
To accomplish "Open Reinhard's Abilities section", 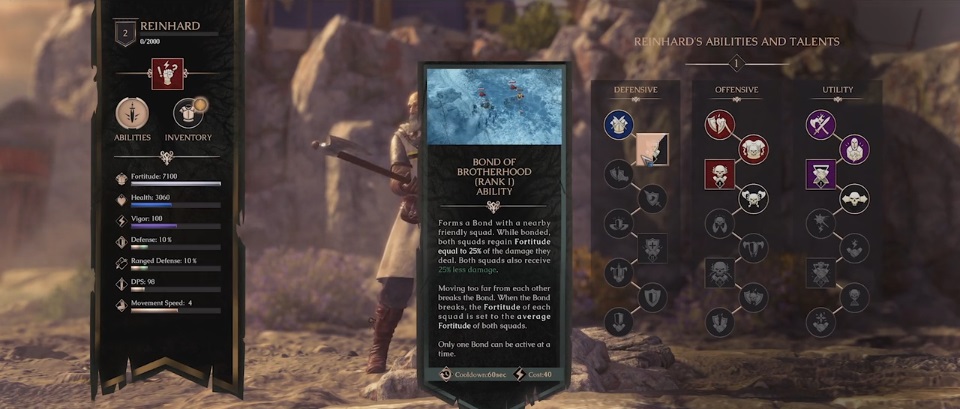I will pos(132,113).
